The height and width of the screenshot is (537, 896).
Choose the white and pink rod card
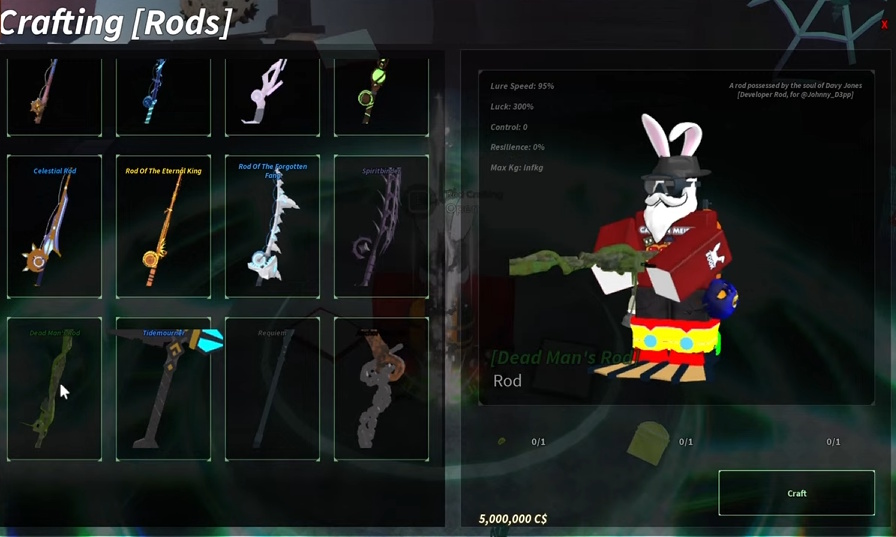(272, 95)
